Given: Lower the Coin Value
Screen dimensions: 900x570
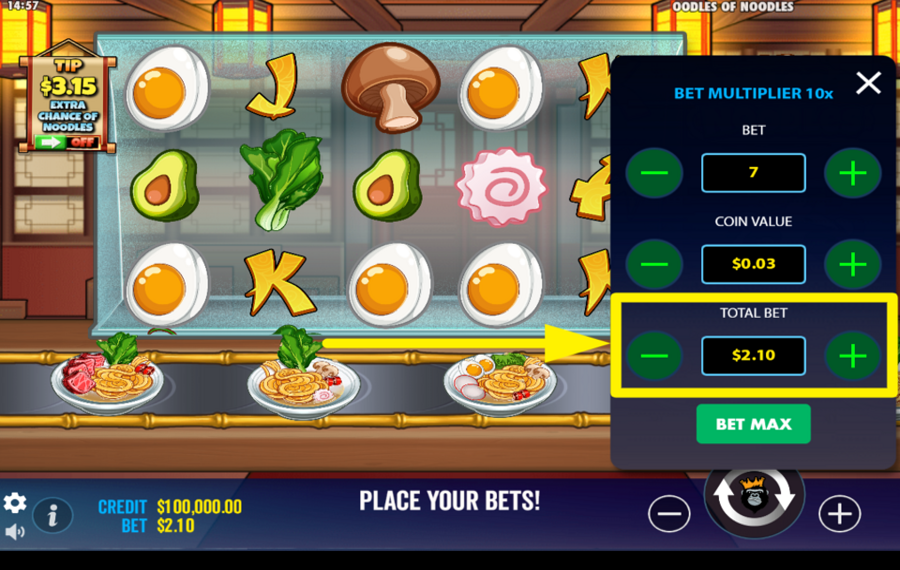Looking at the screenshot, I should (654, 264).
